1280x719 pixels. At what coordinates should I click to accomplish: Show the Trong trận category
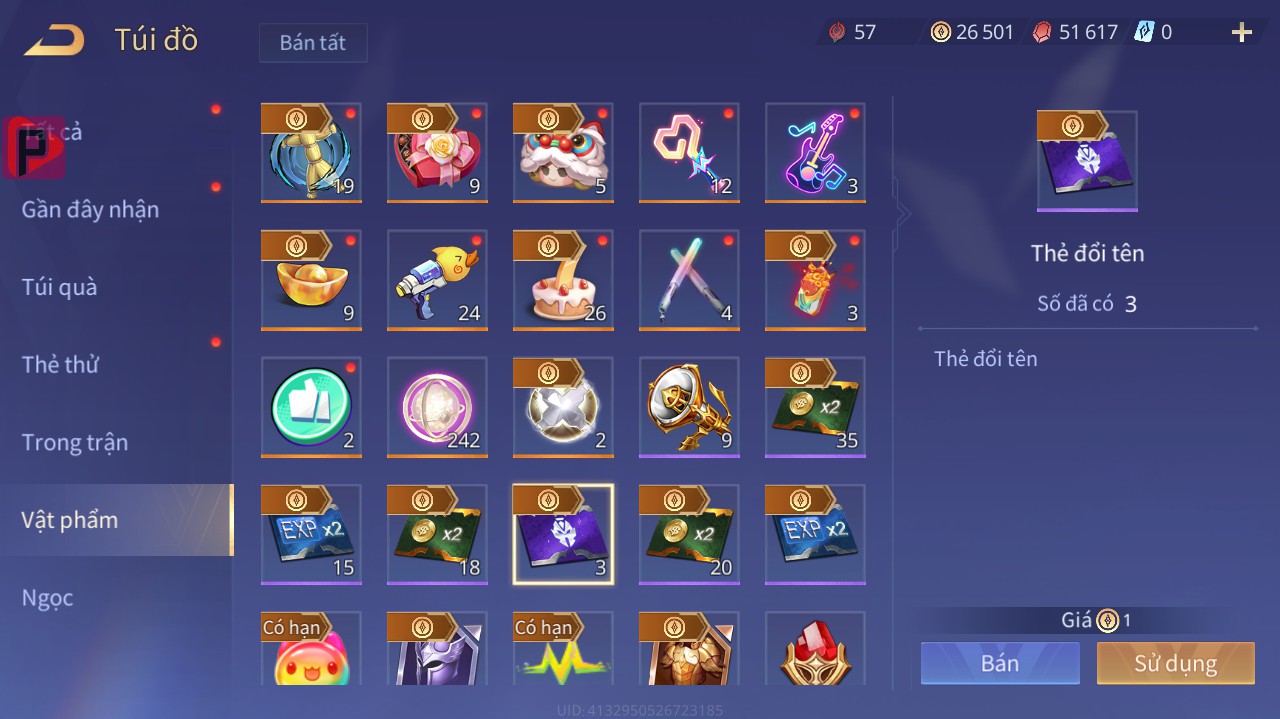click(x=75, y=442)
